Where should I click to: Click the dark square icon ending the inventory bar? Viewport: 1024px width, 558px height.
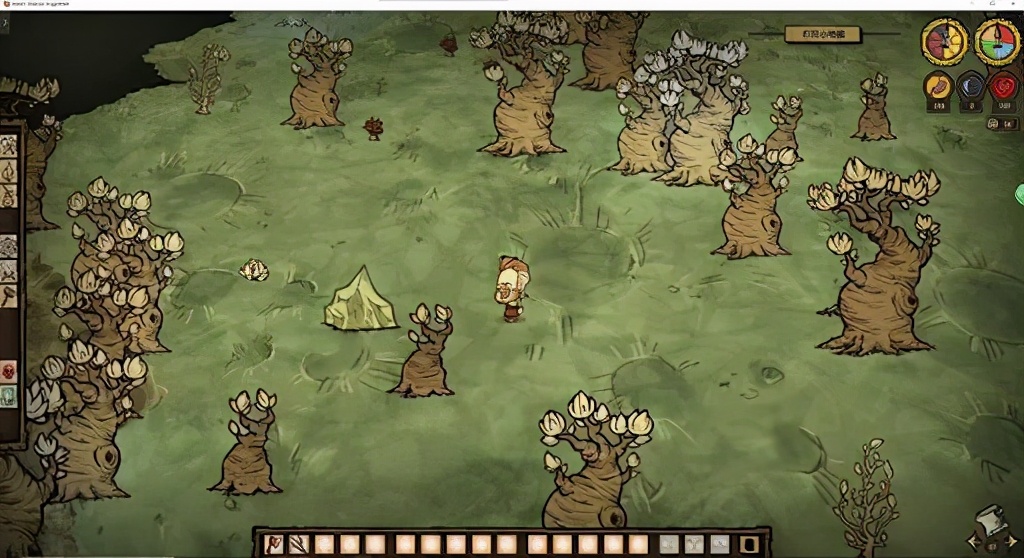pyautogui.click(x=752, y=545)
